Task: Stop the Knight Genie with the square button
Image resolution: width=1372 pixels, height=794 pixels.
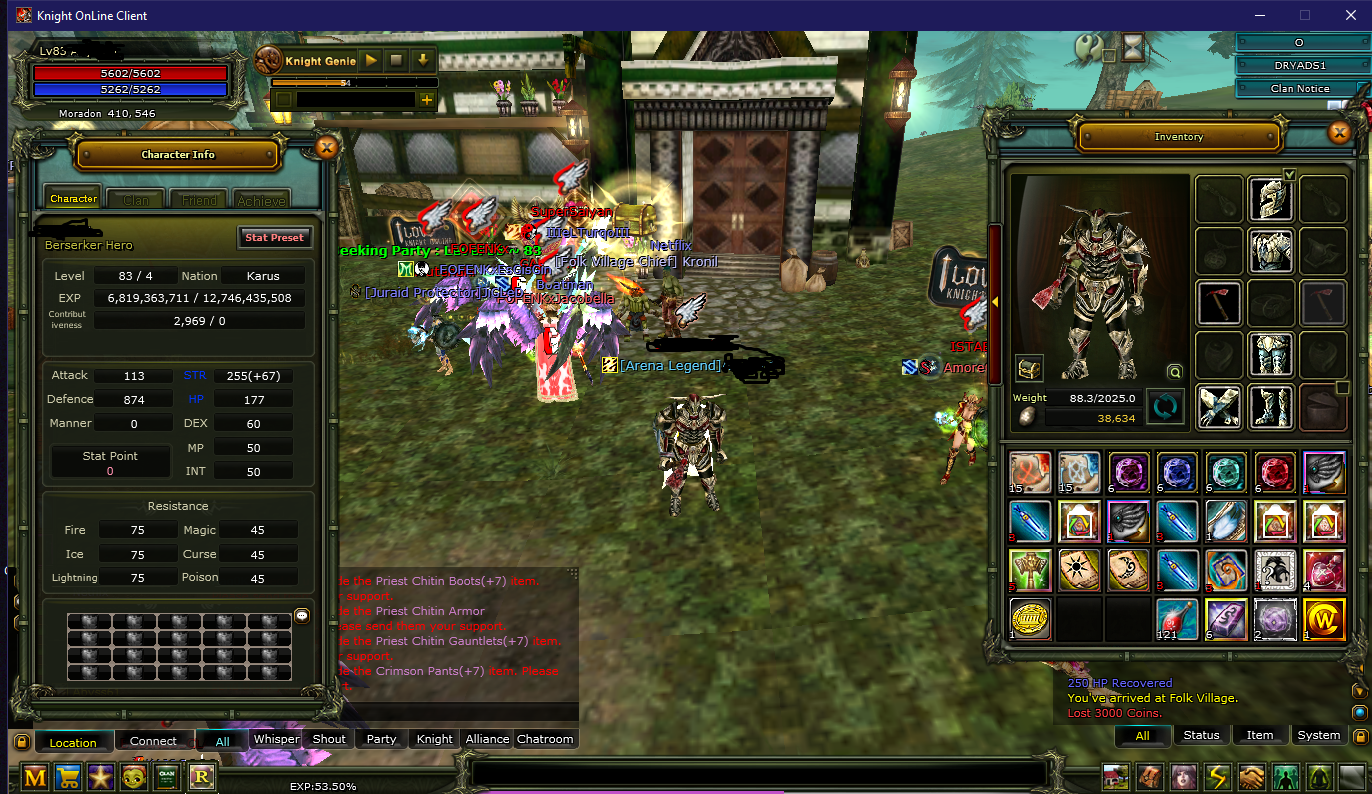Action: (396, 60)
